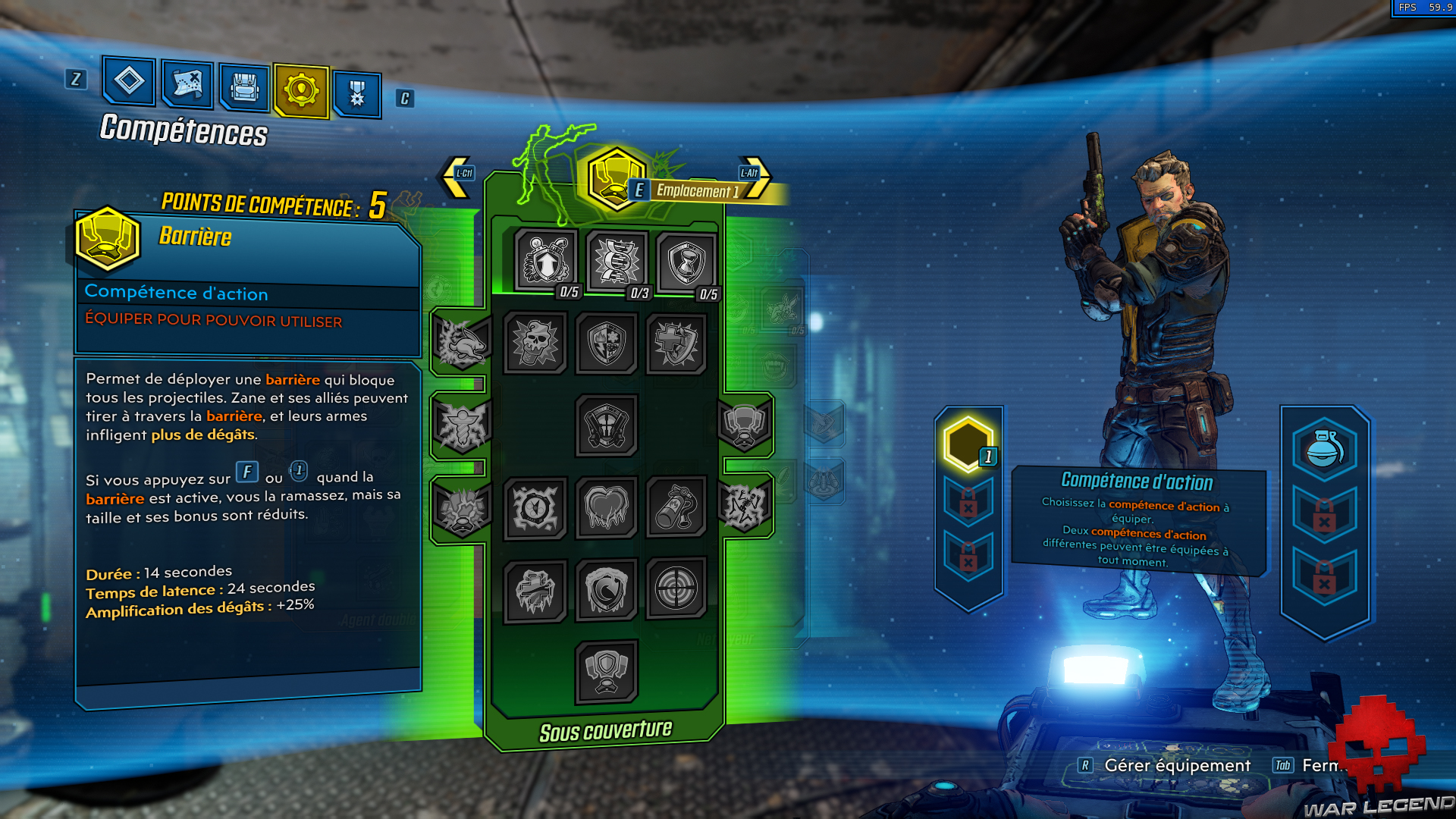
Task: Select the frozen heart skill
Action: [605, 509]
